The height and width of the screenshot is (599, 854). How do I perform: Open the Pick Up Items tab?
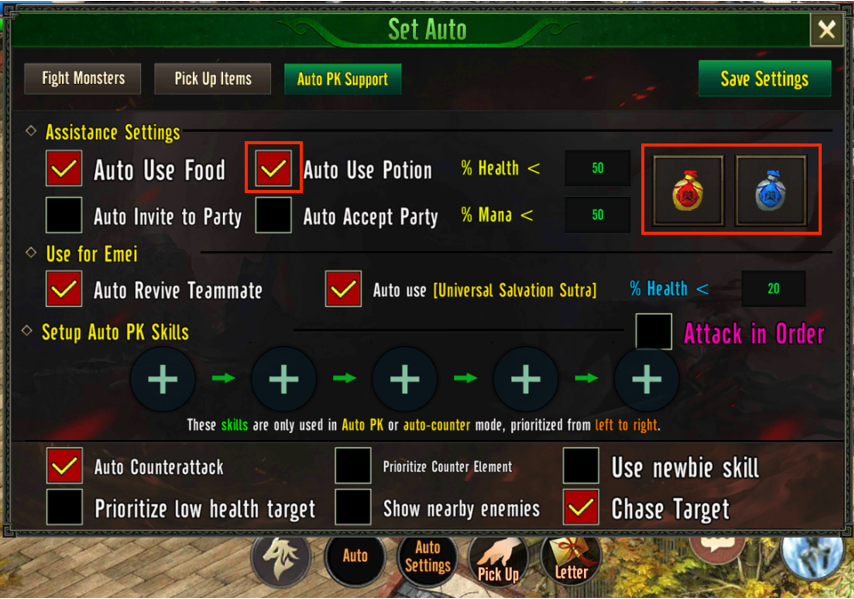tap(212, 78)
